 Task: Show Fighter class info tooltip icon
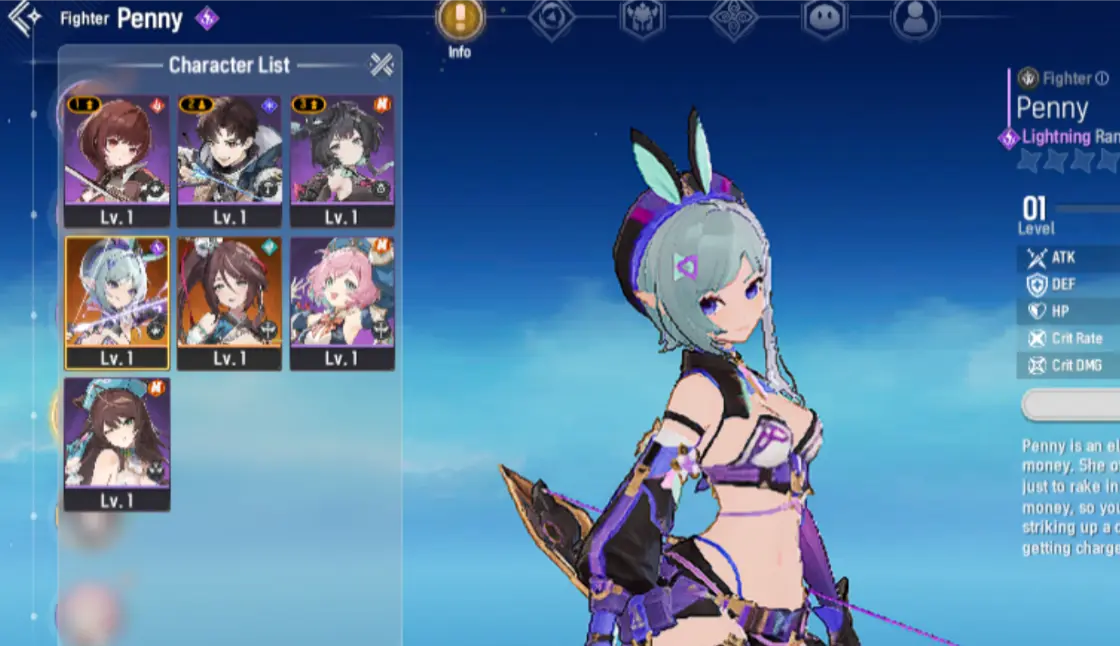[1102, 78]
